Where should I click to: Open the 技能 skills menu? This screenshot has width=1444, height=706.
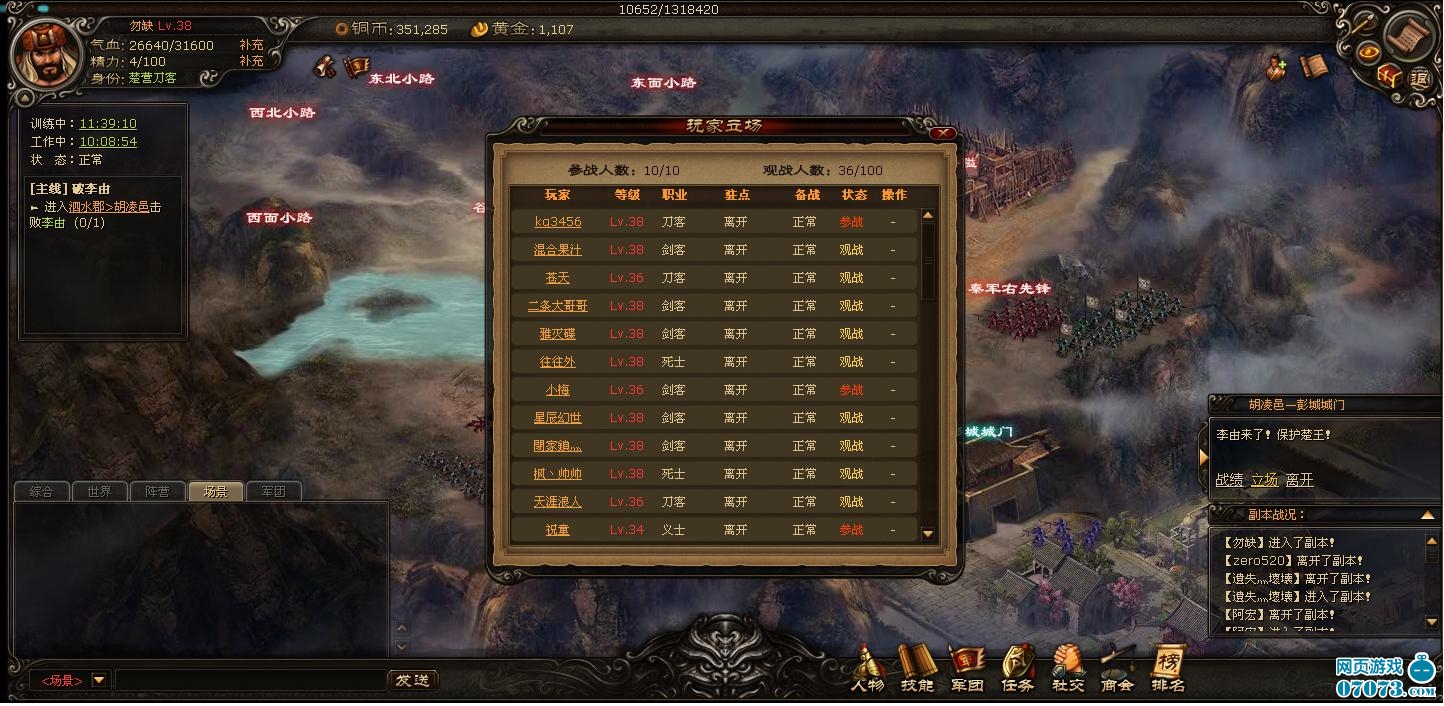coord(916,670)
